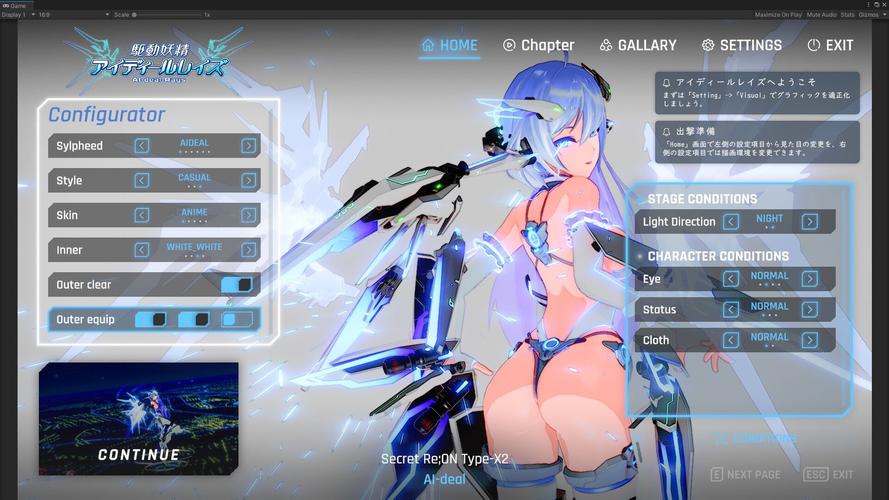
Task: Choose previous Style with left arrow
Action: tap(142, 181)
